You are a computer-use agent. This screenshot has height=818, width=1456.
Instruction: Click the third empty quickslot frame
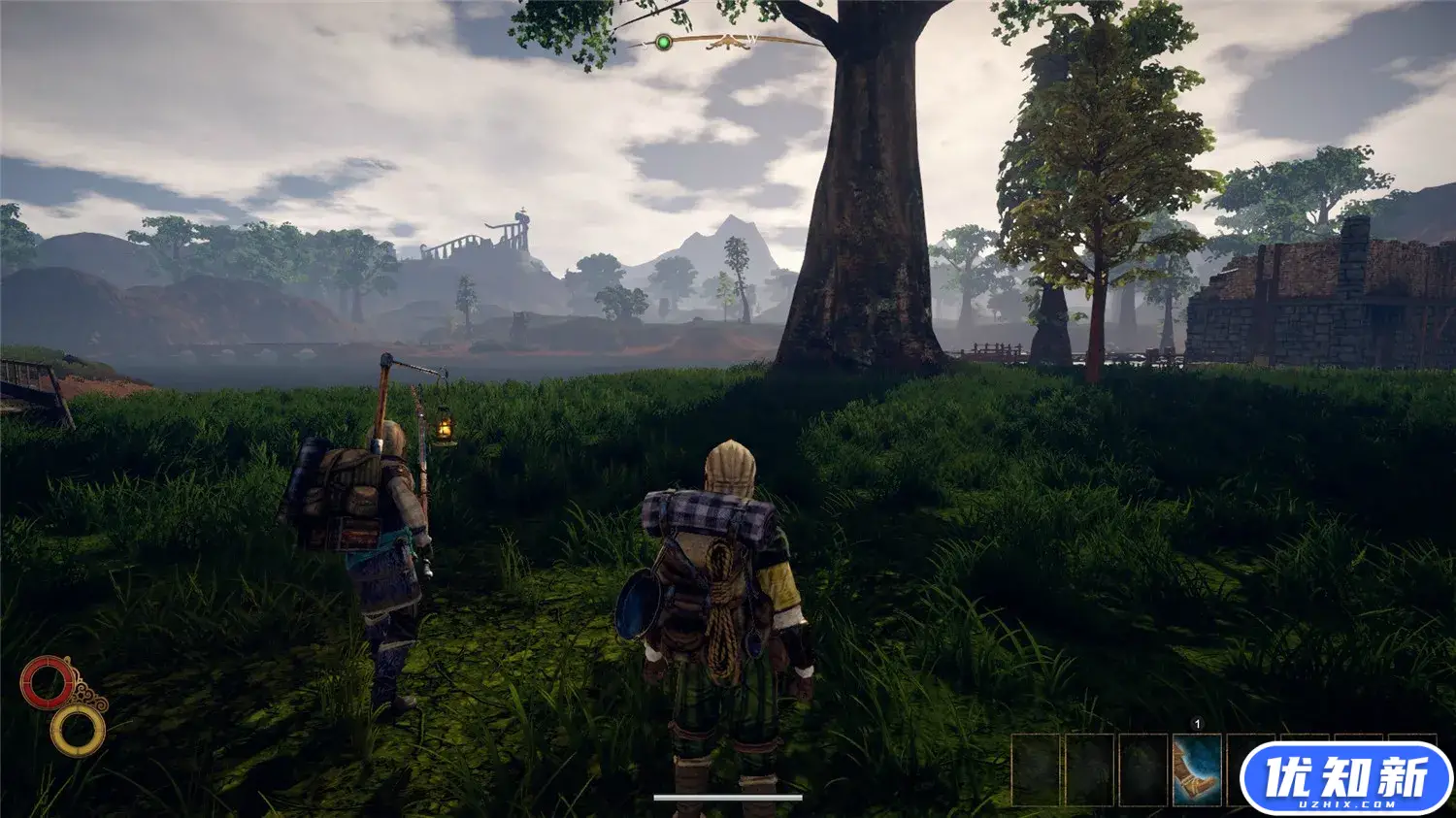click(1142, 771)
